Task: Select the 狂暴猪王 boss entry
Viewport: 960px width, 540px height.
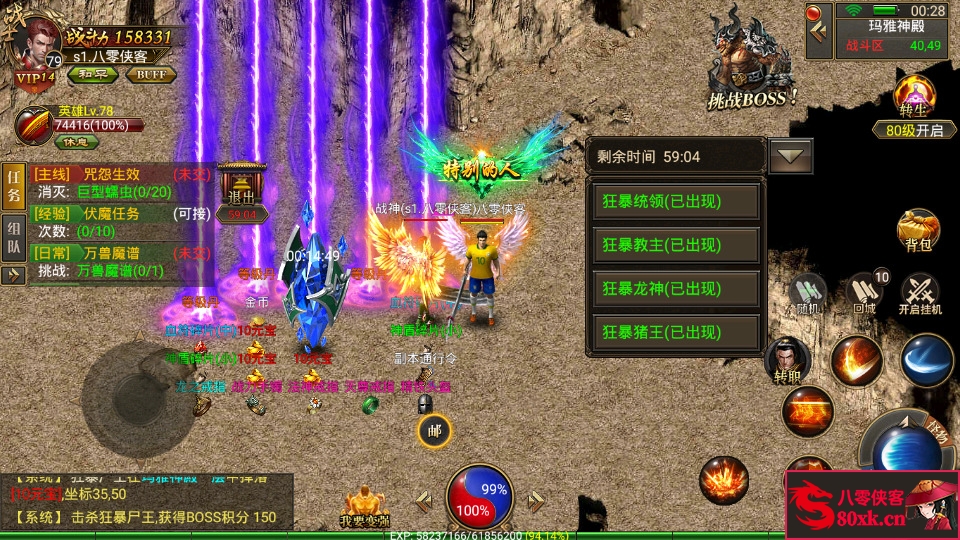Action: coord(675,331)
